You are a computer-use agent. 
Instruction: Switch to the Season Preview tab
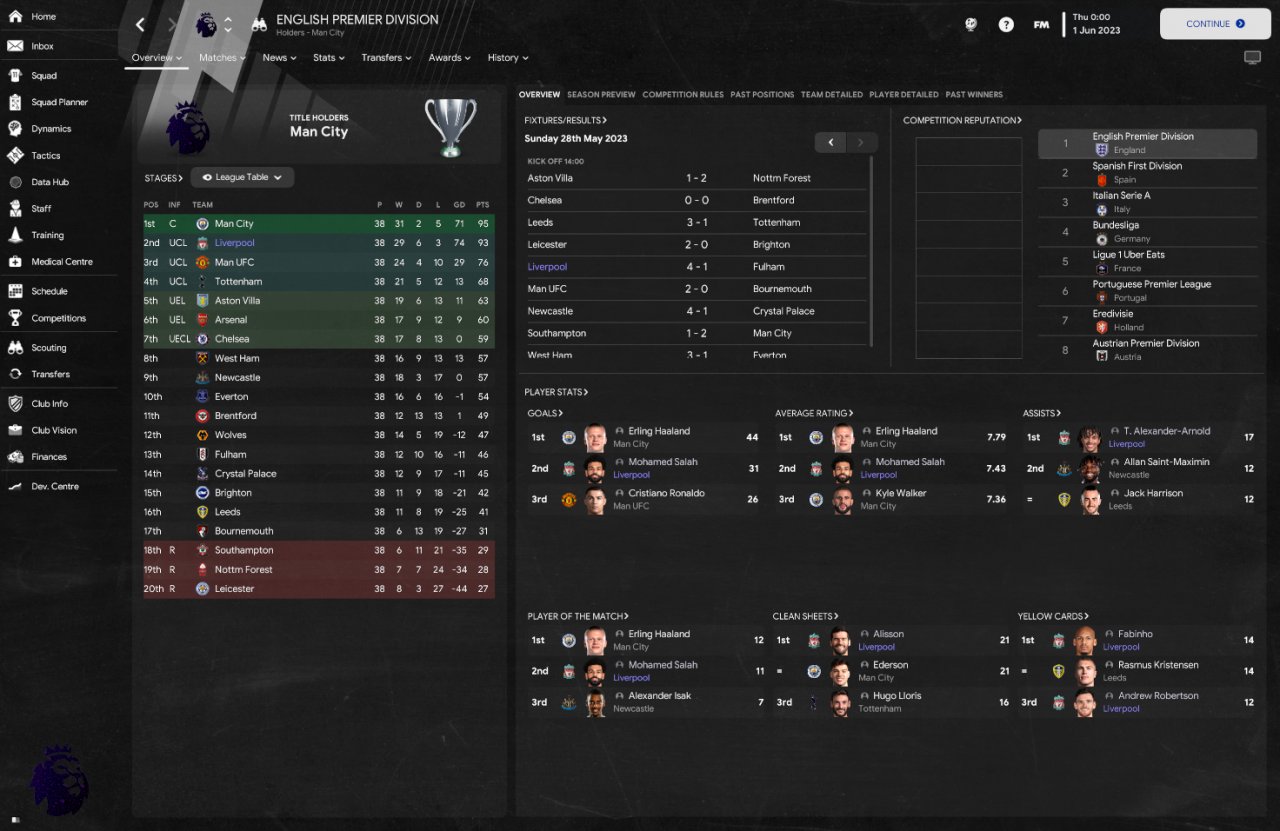click(x=601, y=95)
